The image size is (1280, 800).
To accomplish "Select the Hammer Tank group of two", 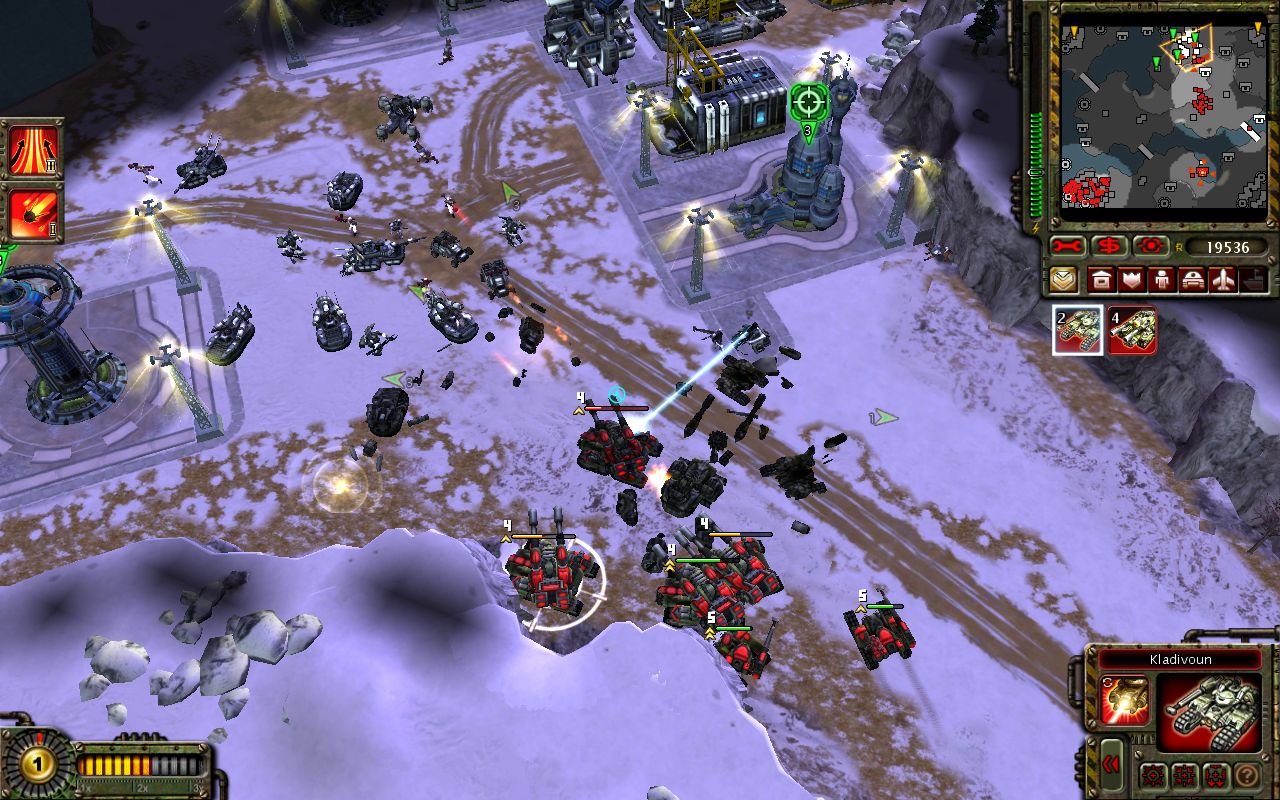I will [x=1079, y=331].
